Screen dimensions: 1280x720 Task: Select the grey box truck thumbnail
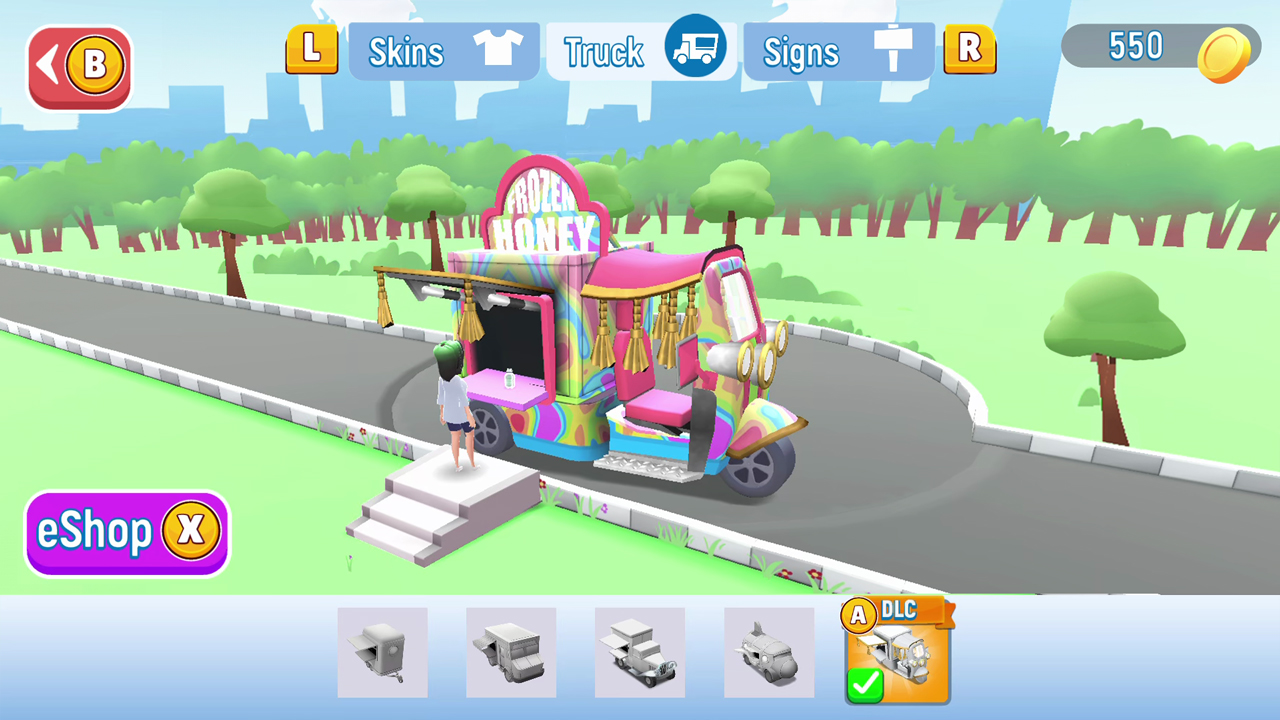511,652
